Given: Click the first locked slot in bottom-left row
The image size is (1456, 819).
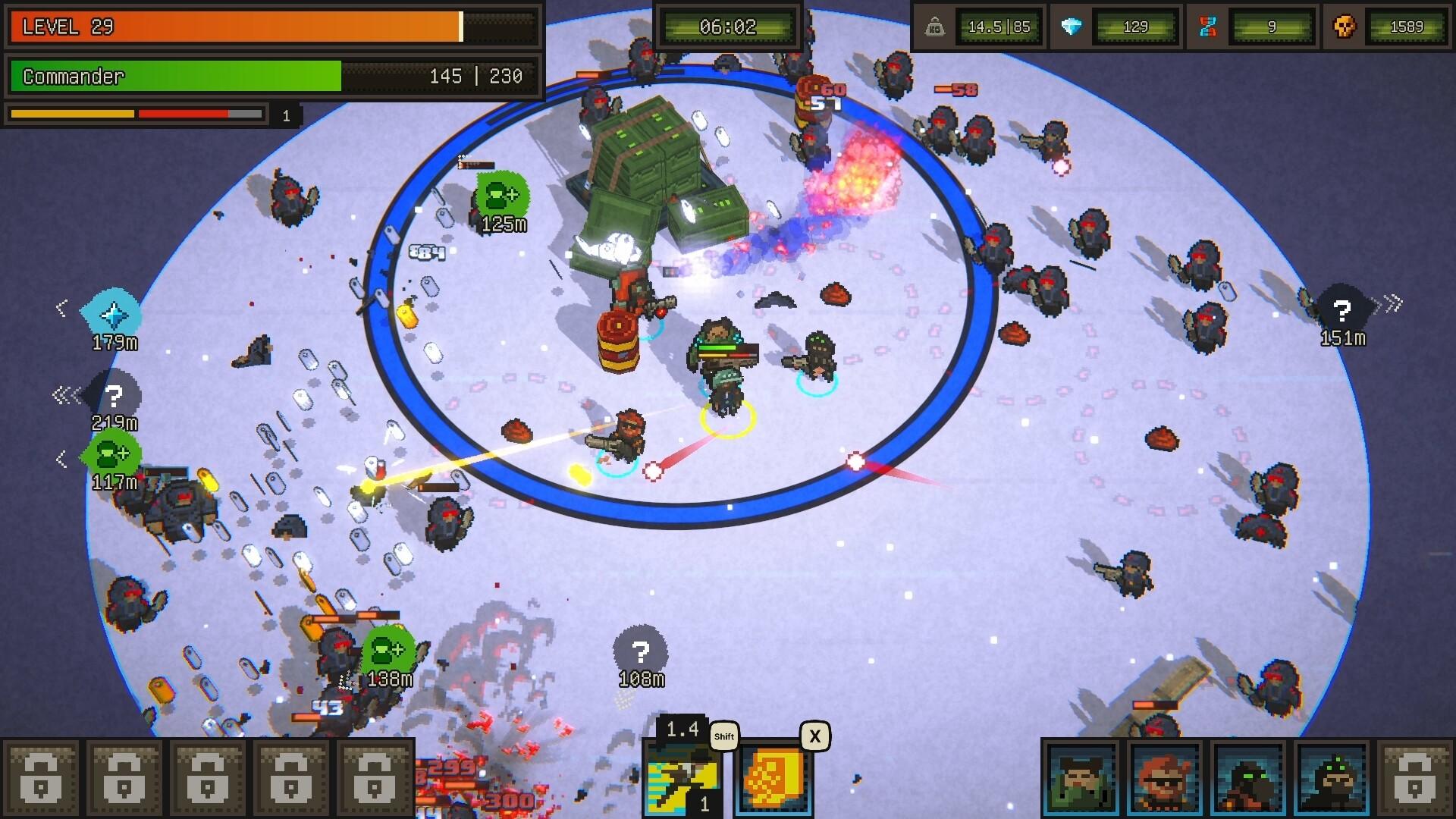Looking at the screenshot, I should [43, 777].
